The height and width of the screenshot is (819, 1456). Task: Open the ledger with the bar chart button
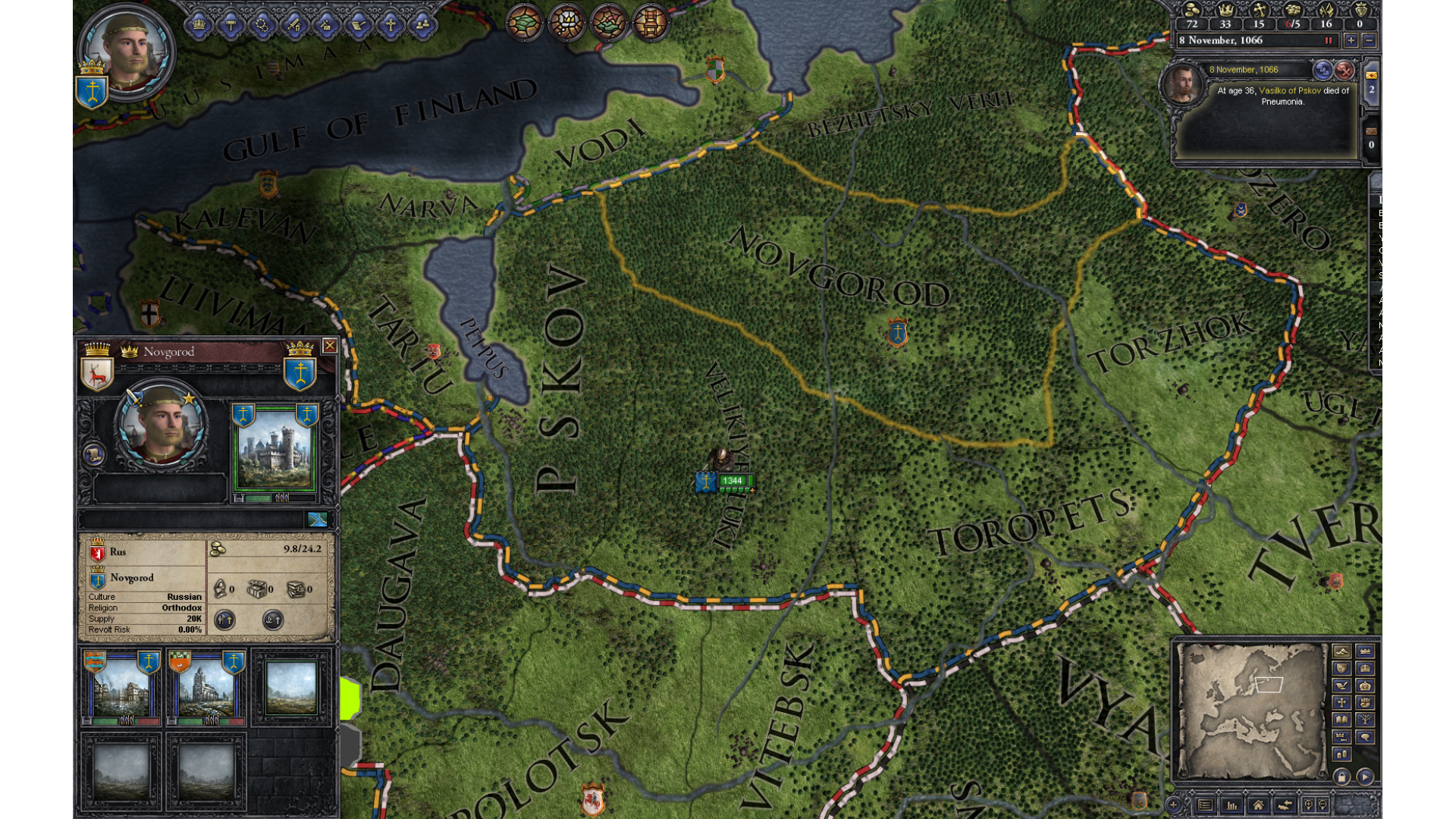[x=1232, y=805]
